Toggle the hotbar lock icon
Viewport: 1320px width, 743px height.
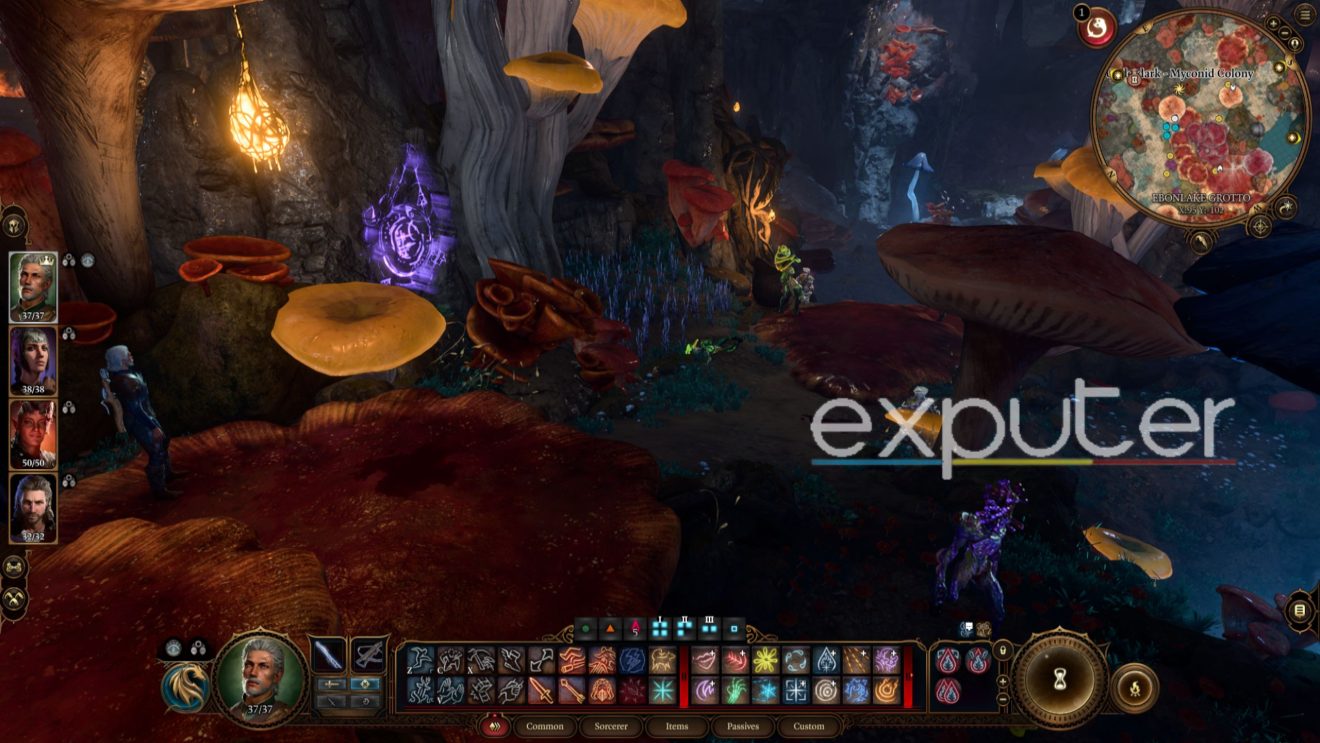[x=1003, y=652]
